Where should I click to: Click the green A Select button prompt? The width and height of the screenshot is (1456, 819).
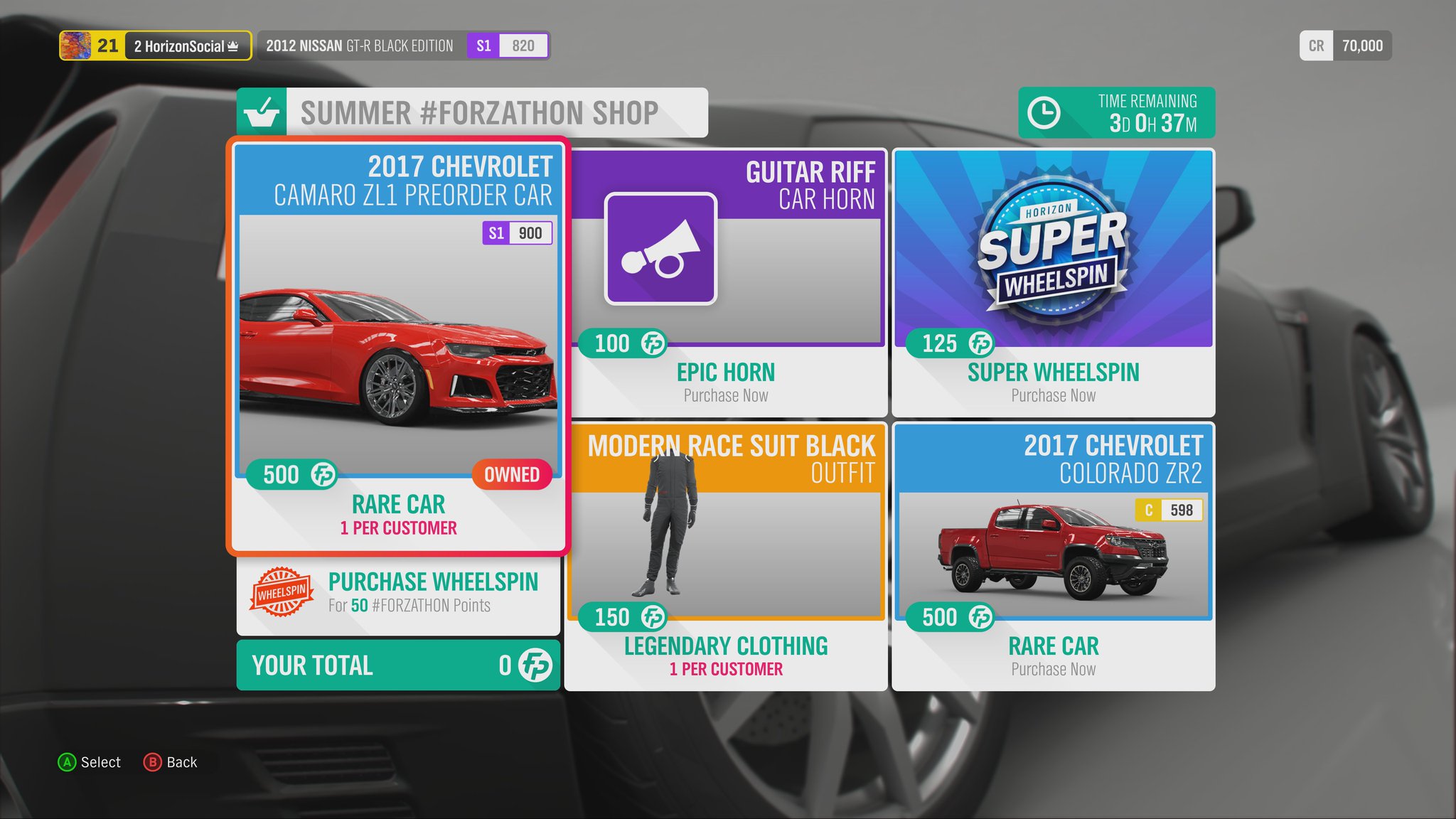click(x=67, y=762)
